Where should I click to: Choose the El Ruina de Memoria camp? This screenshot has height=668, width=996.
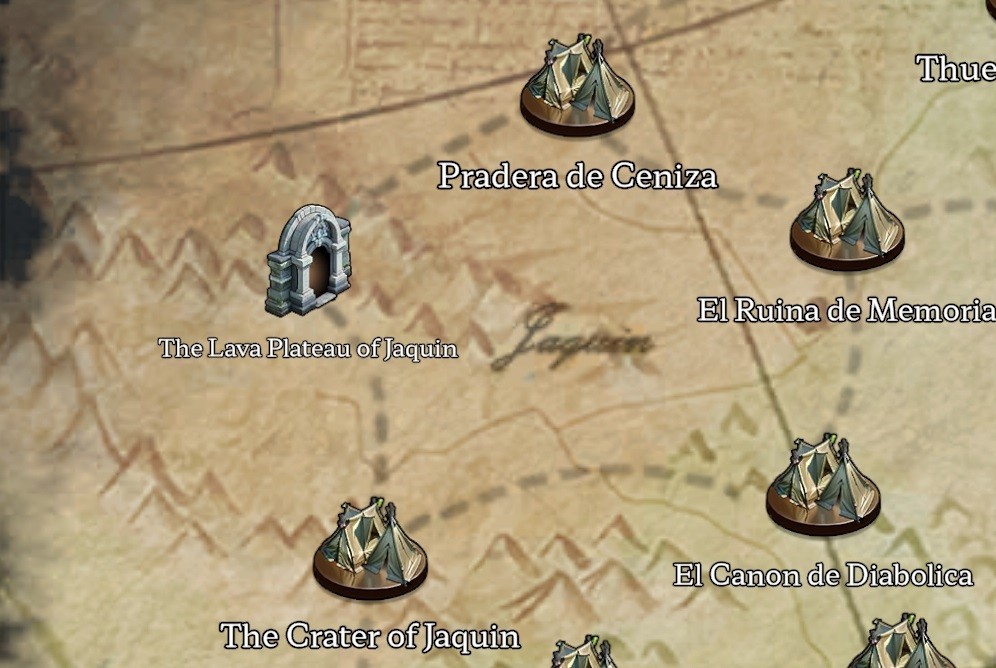[847, 221]
